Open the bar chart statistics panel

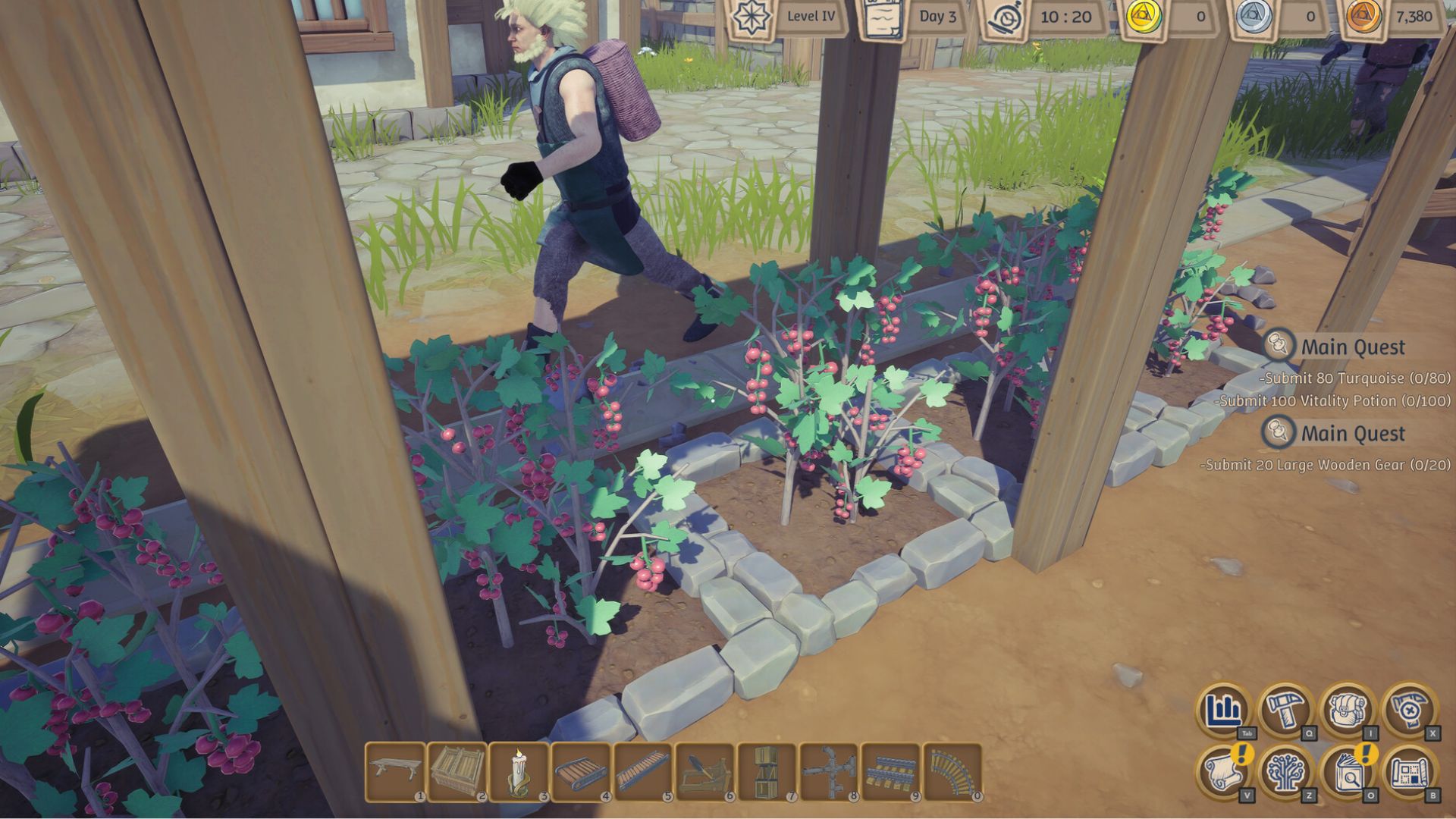tap(1225, 711)
